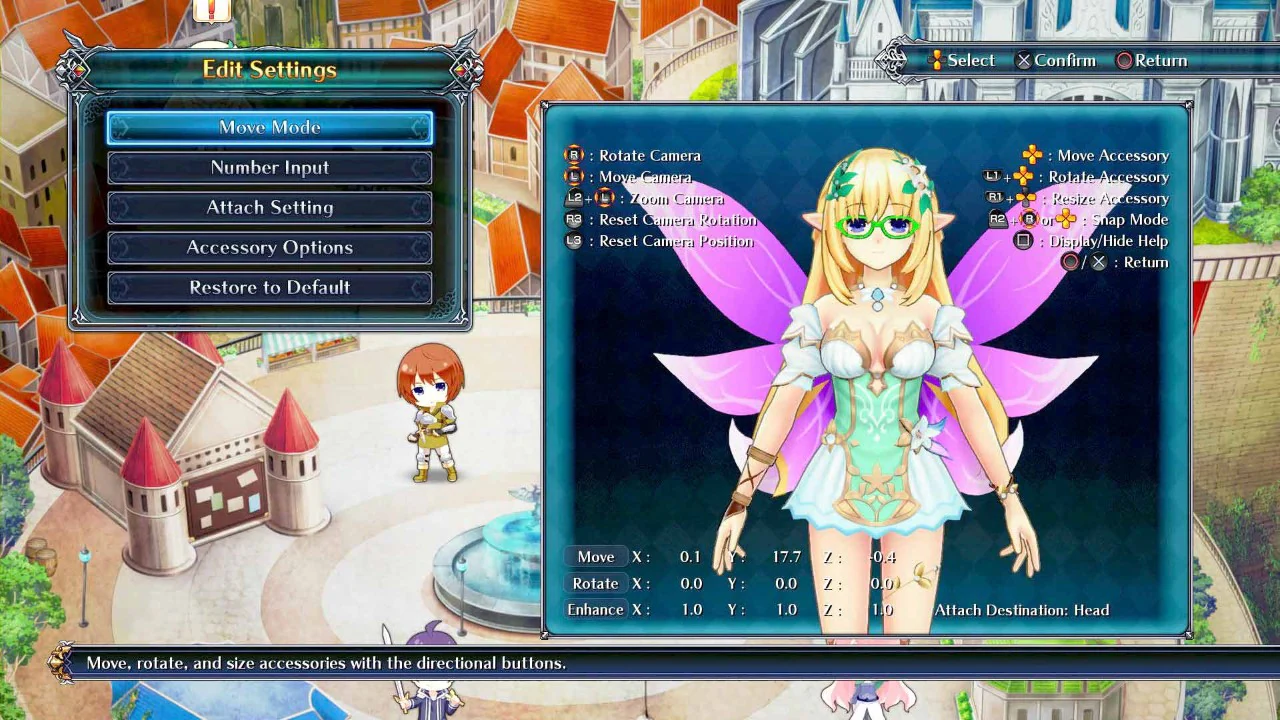Select Number Input from Edit Settings
The width and height of the screenshot is (1280, 720).
(269, 167)
